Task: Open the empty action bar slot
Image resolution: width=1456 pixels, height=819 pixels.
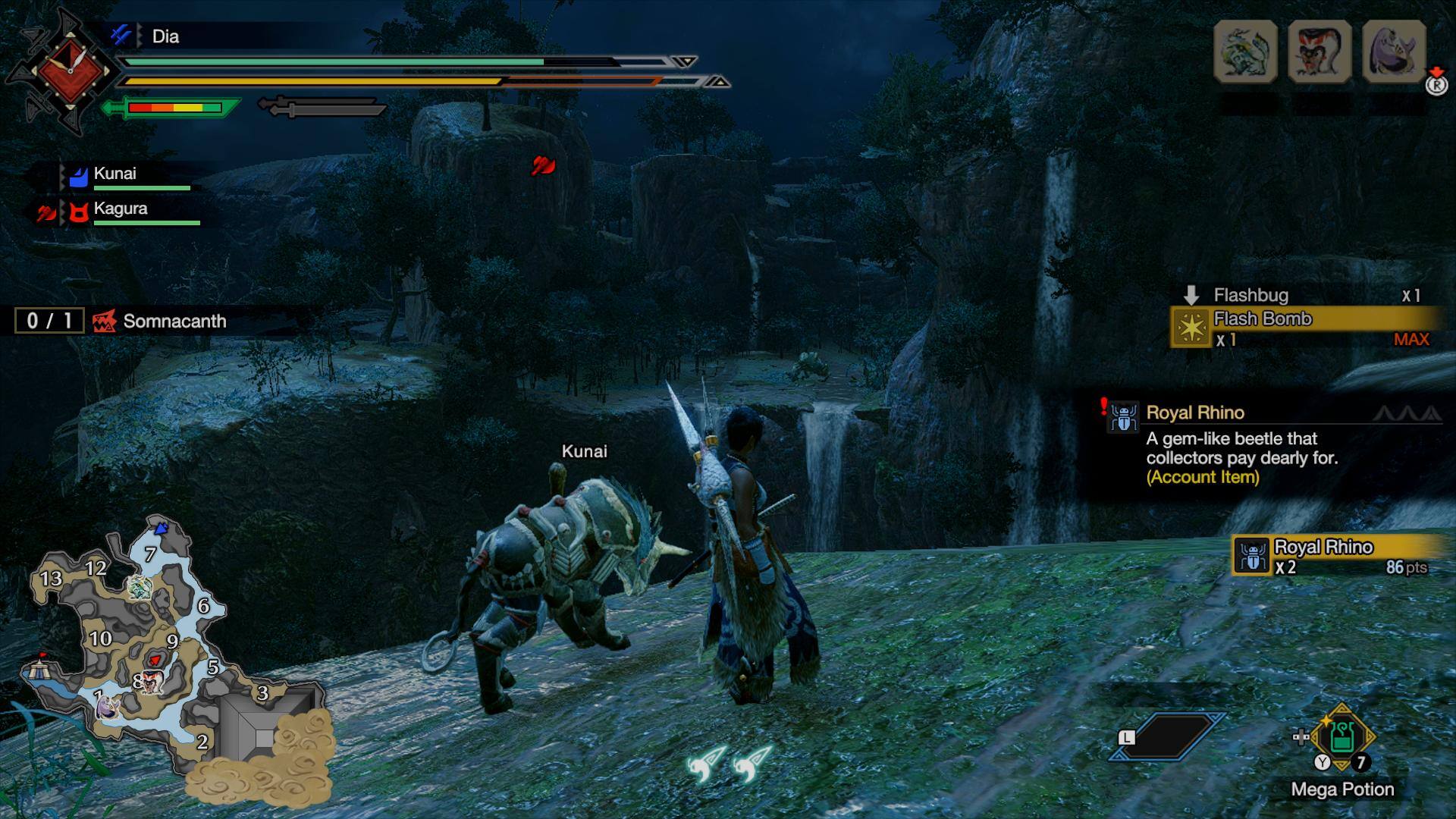Action: coord(1168,736)
